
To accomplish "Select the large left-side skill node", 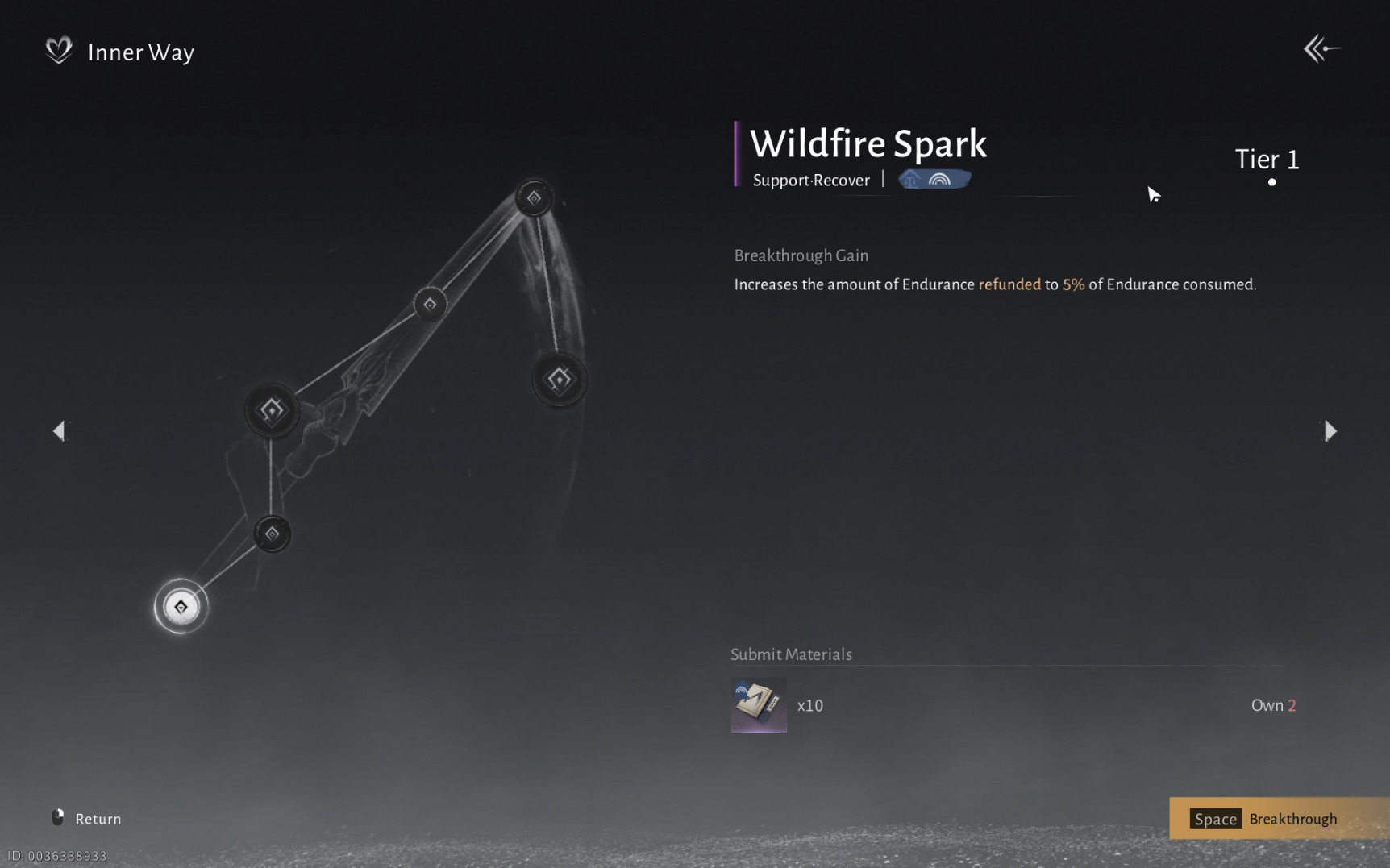I will click(272, 410).
